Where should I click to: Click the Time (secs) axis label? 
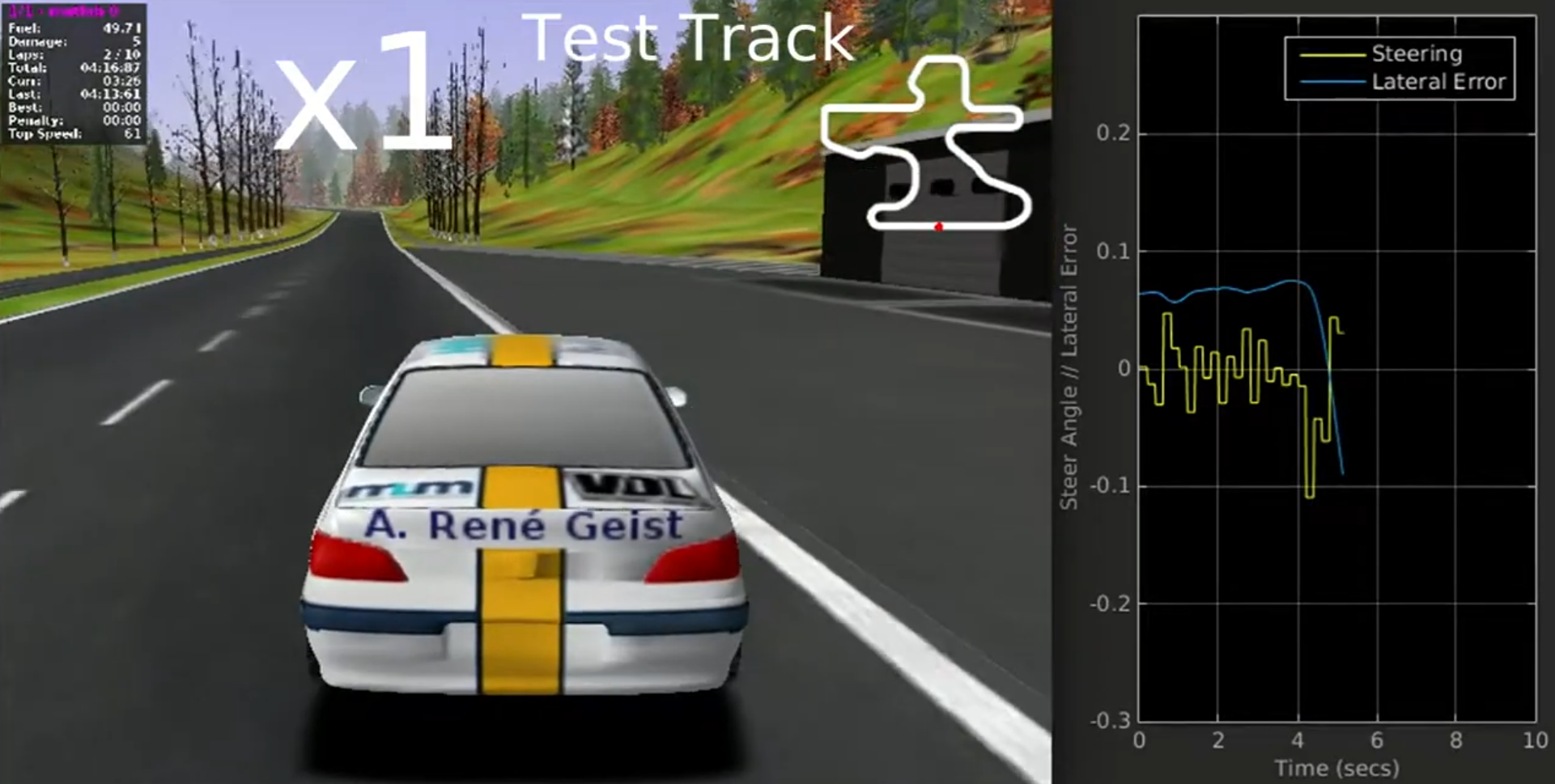[x=1336, y=767]
